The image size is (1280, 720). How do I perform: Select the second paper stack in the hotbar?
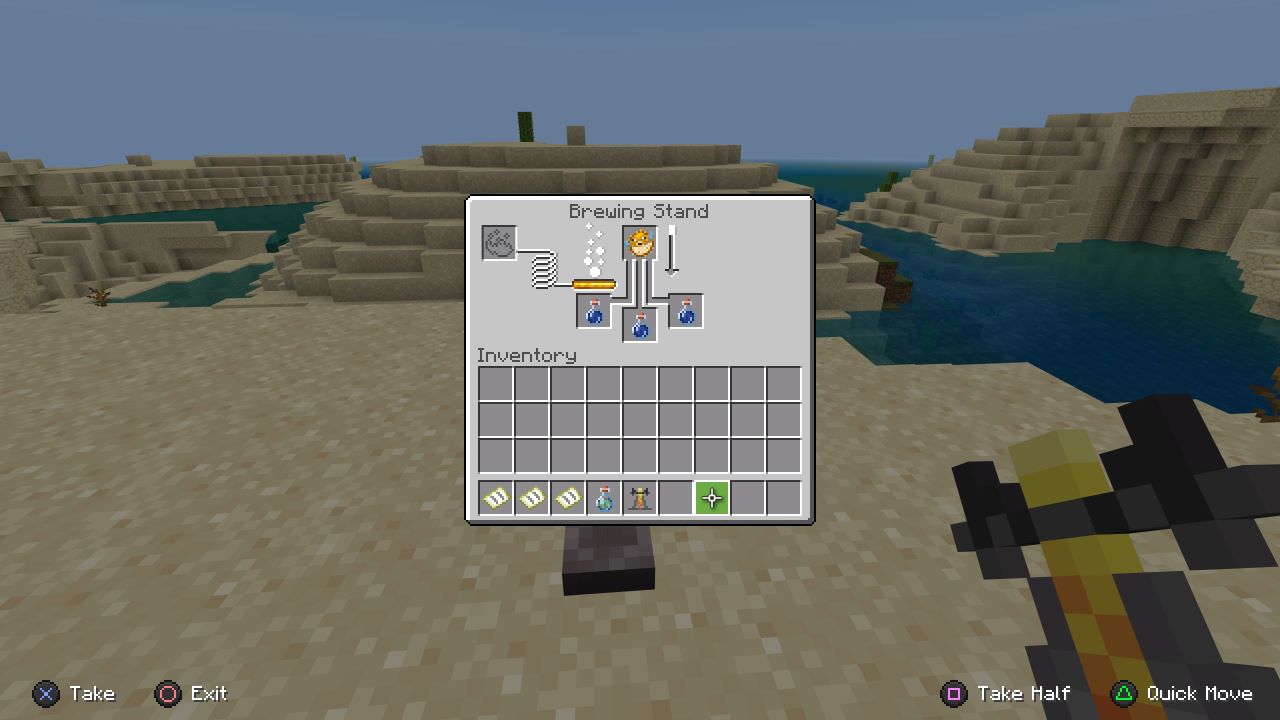[533, 497]
